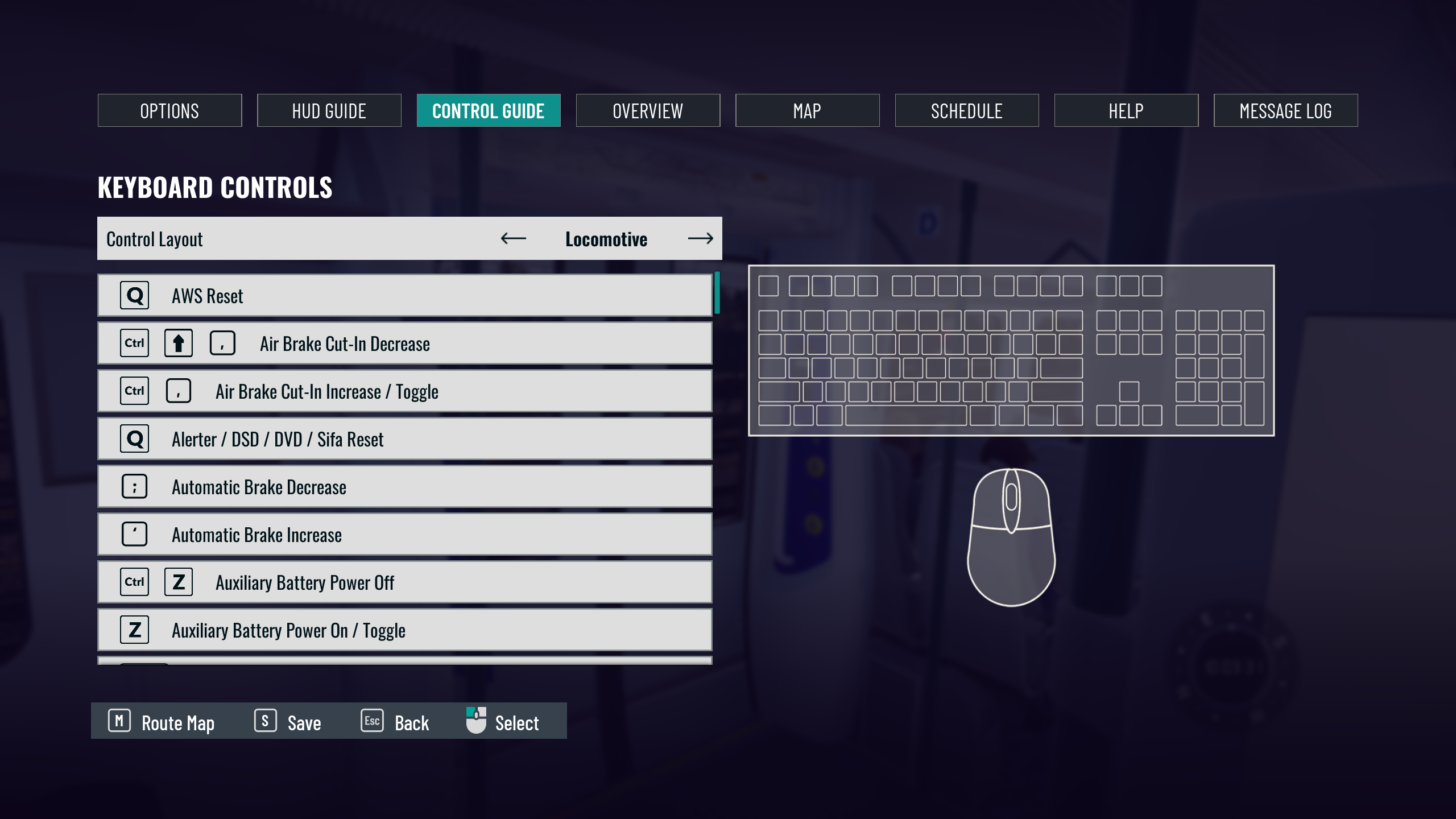This screenshot has width=1456, height=819.
Task: Click the Z key icon for Auxiliary Battery Power On
Action: coord(134,630)
